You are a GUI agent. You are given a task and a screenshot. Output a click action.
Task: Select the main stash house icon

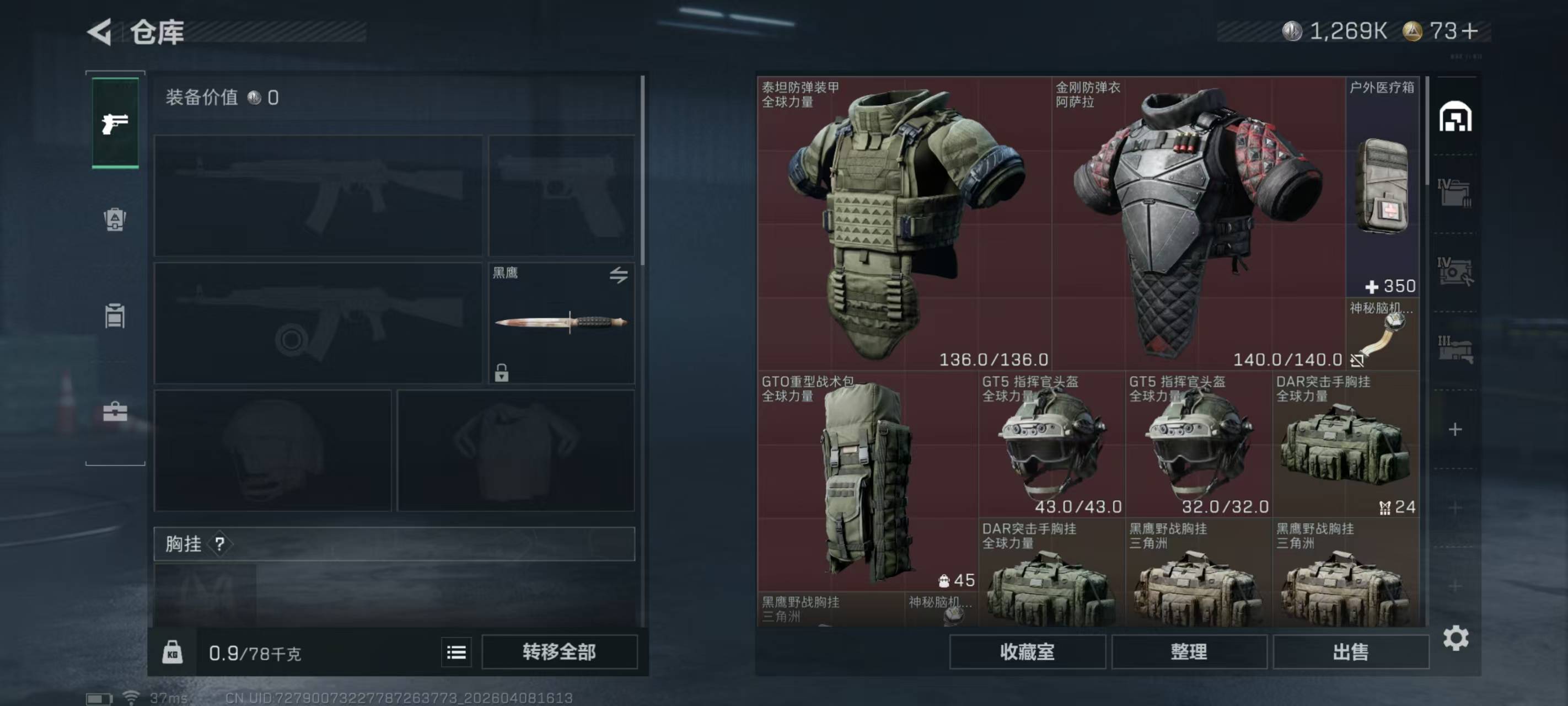(1455, 117)
